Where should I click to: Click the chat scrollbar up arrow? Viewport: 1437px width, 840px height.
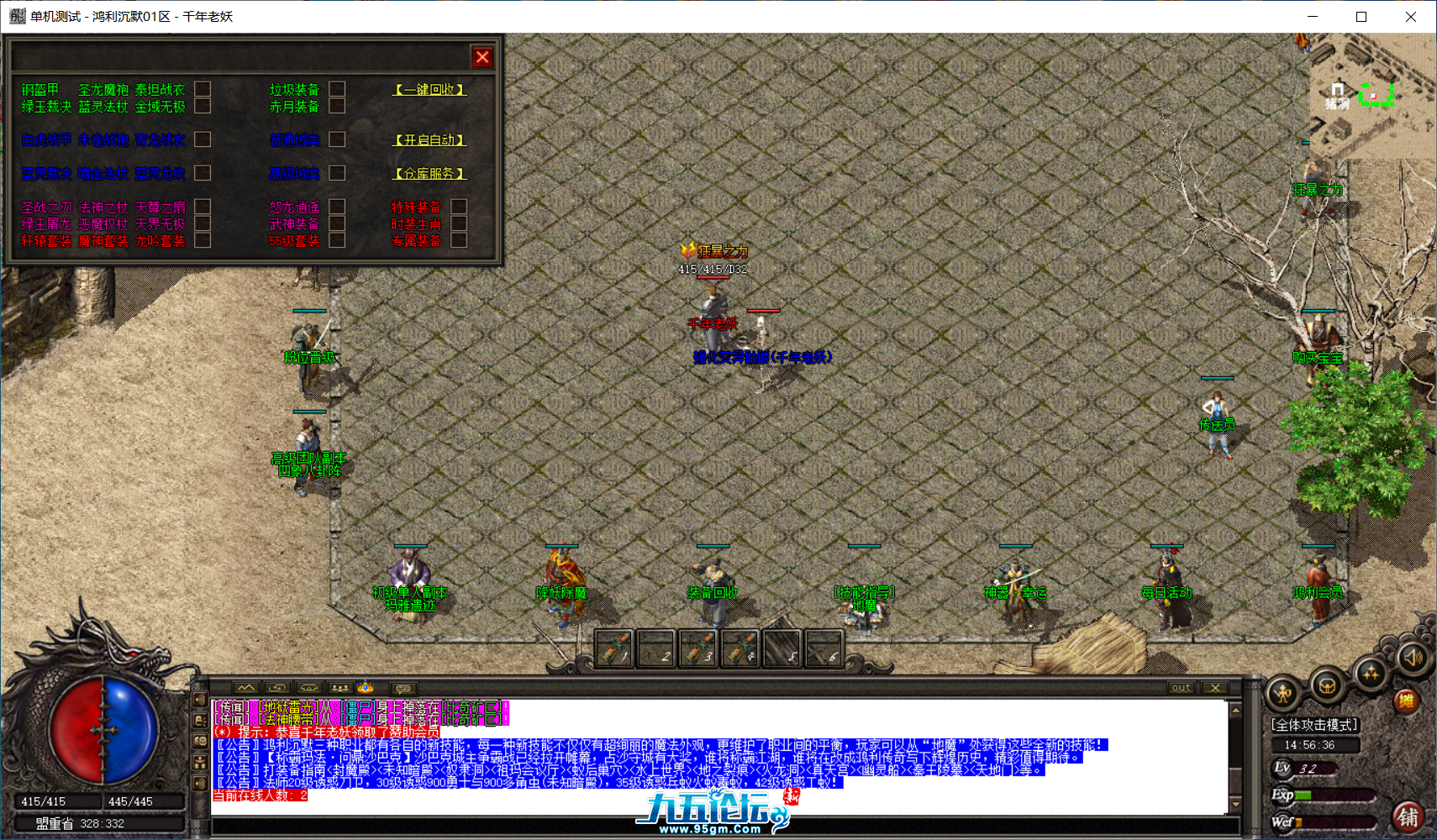(x=1235, y=710)
